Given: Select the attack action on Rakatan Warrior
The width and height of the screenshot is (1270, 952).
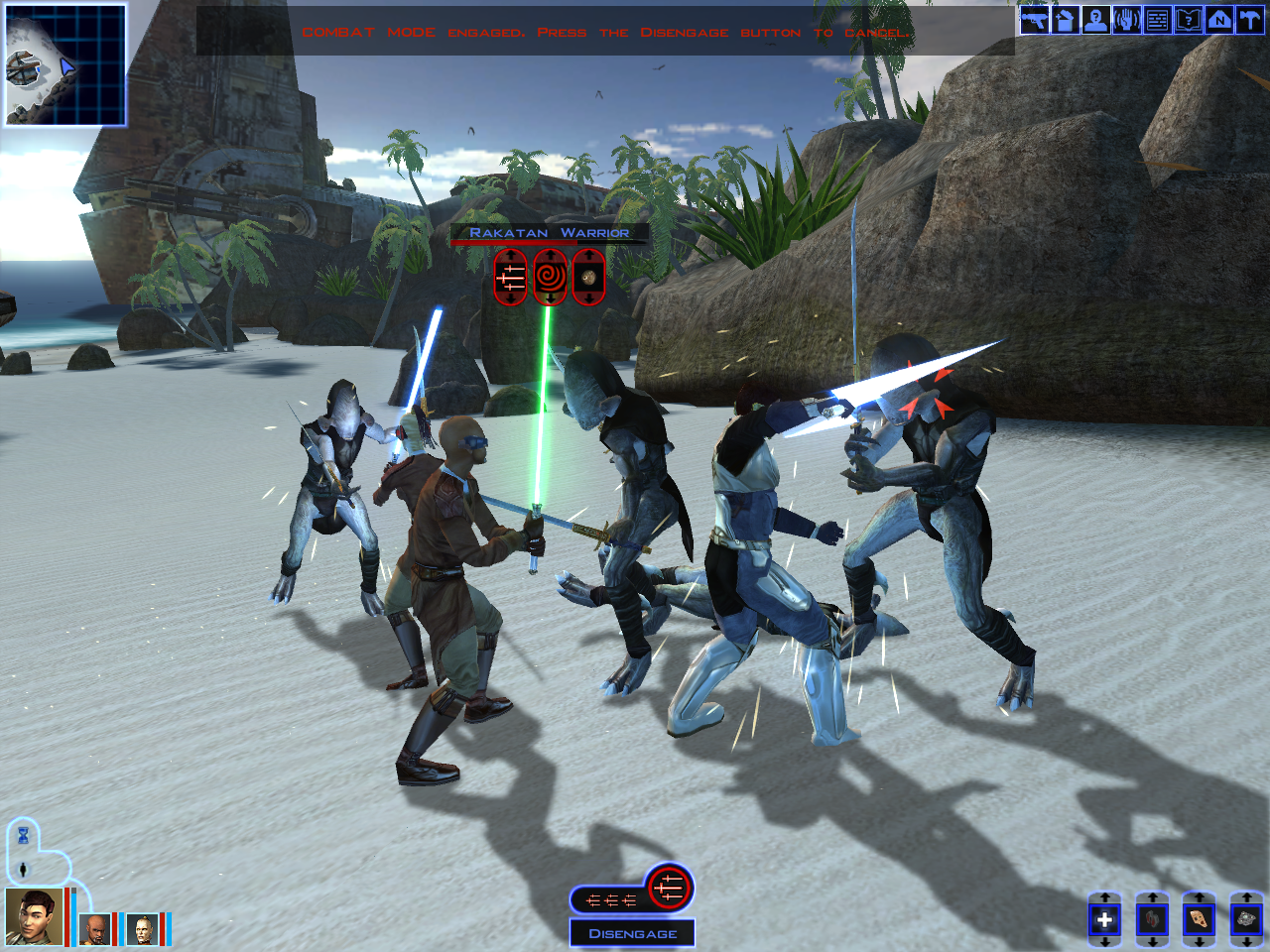Looking at the screenshot, I should [510, 278].
